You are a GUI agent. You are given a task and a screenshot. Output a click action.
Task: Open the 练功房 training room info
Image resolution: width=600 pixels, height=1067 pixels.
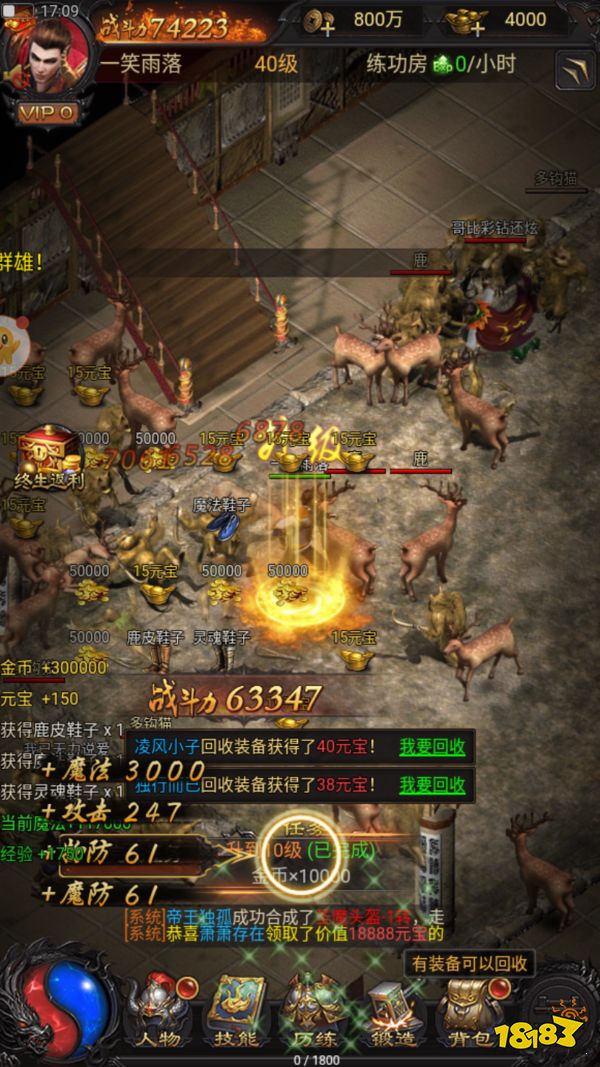click(x=440, y=64)
